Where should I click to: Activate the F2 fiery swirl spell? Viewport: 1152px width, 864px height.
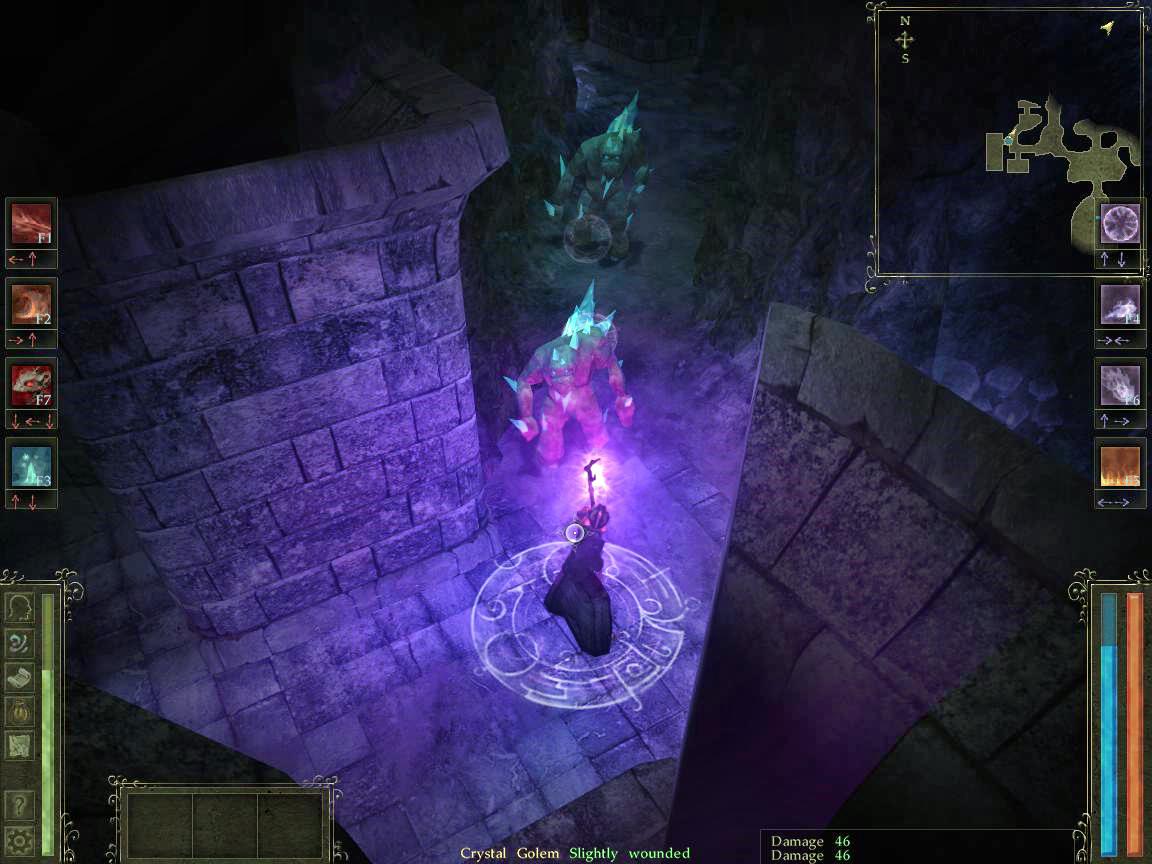(x=31, y=303)
